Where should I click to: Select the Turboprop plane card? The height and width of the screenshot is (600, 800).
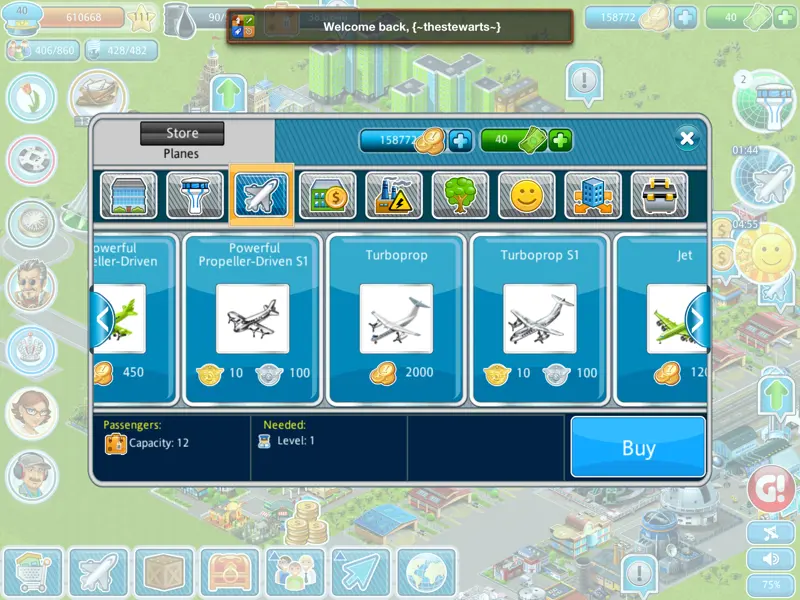[x=396, y=319]
